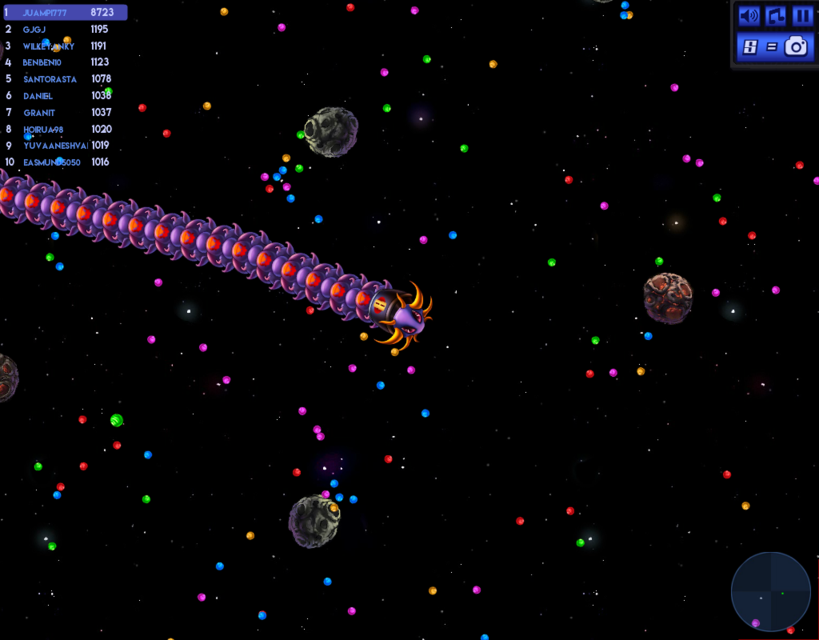
Task: Select JUAMPI777 in the leaderboard
Action: tap(64, 13)
